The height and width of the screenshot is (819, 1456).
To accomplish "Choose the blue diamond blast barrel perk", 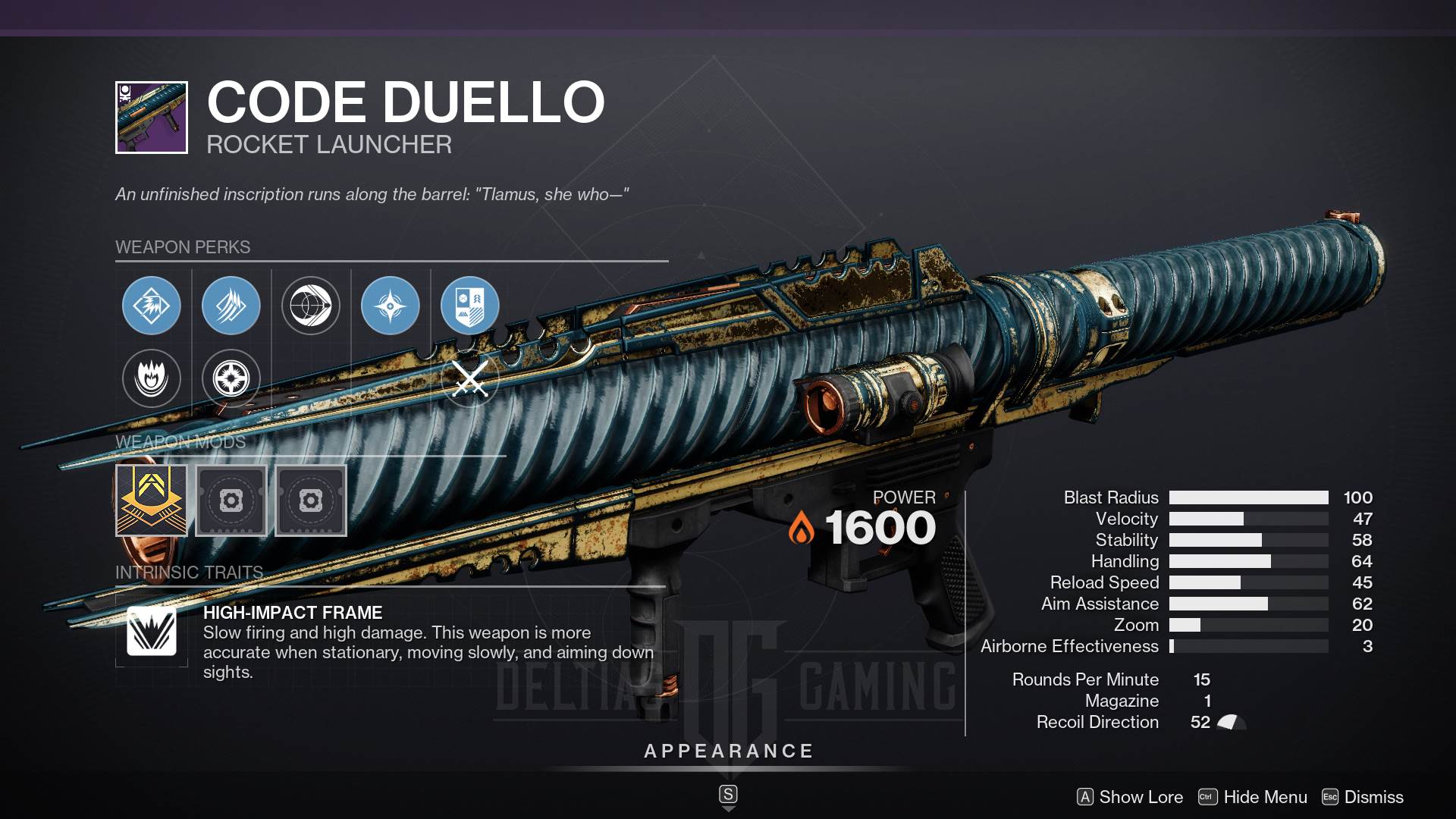I will point(152,306).
